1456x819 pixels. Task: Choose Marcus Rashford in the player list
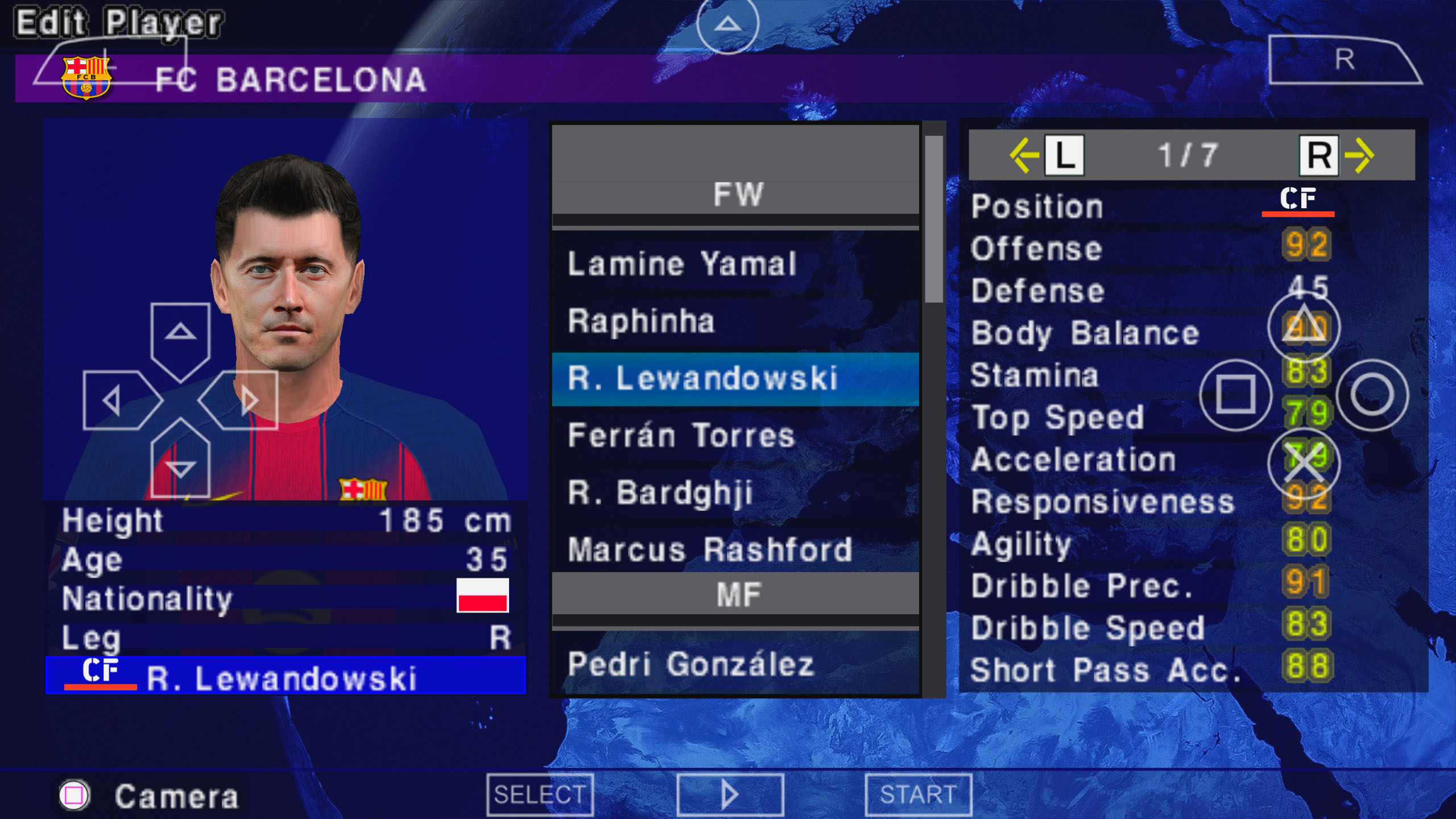tap(735, 549)
